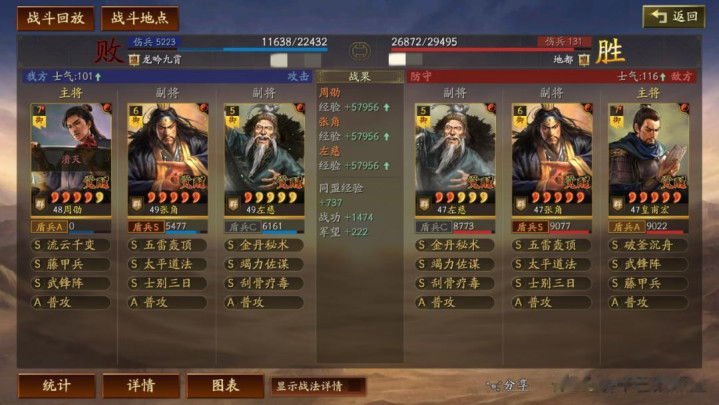Select the 流云千变 skill
Viewport: 719px width, 405px height.
pyautogui.click(x=72, y=245)
